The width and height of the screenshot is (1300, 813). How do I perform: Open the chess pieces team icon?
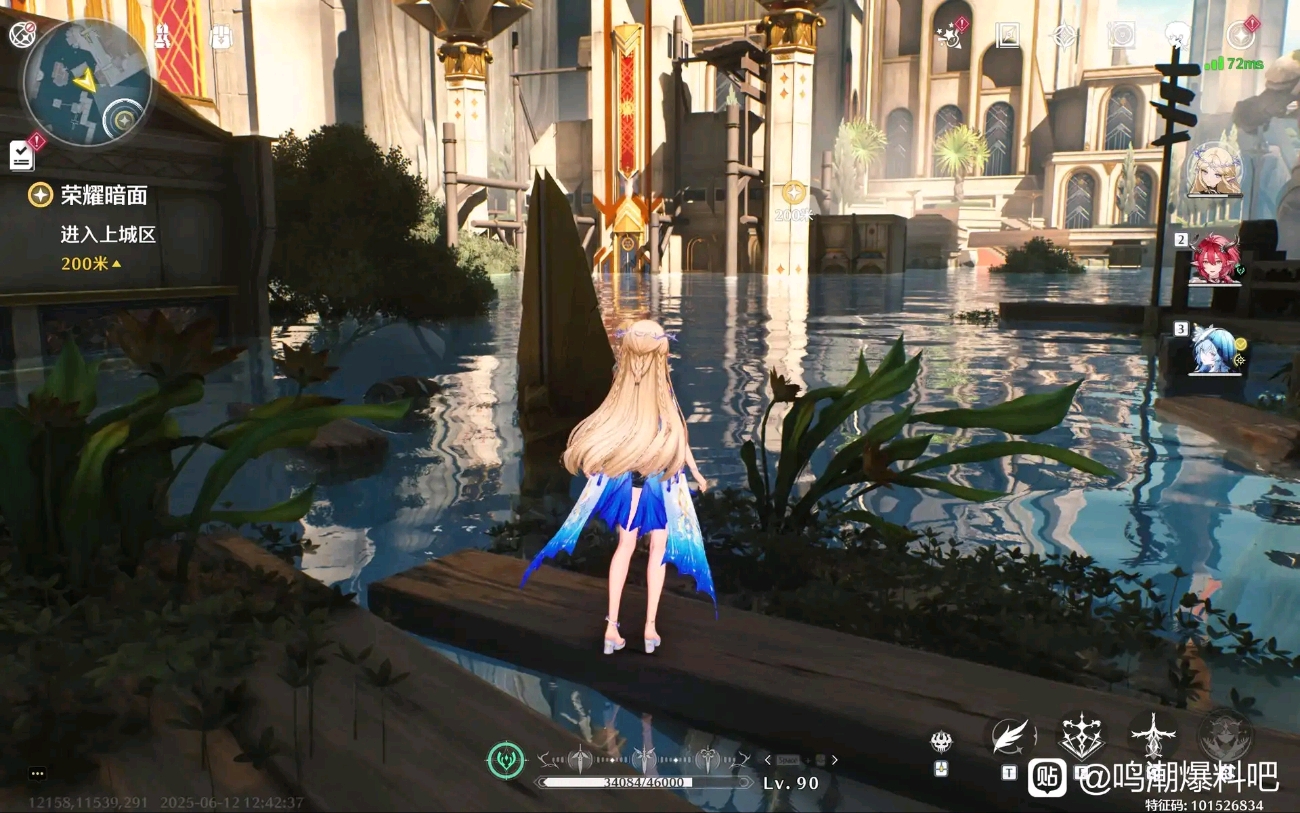tap(162, 36)
